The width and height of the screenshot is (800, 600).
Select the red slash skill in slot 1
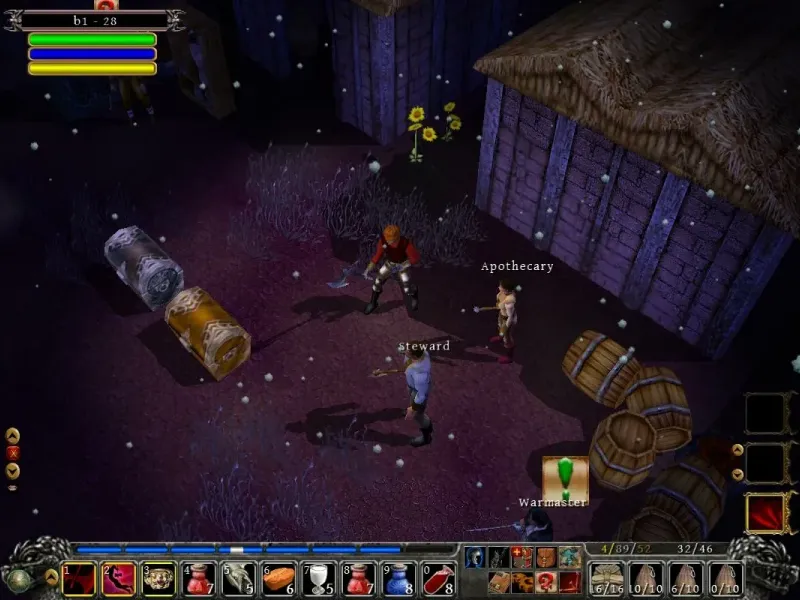tap(79, 578)
